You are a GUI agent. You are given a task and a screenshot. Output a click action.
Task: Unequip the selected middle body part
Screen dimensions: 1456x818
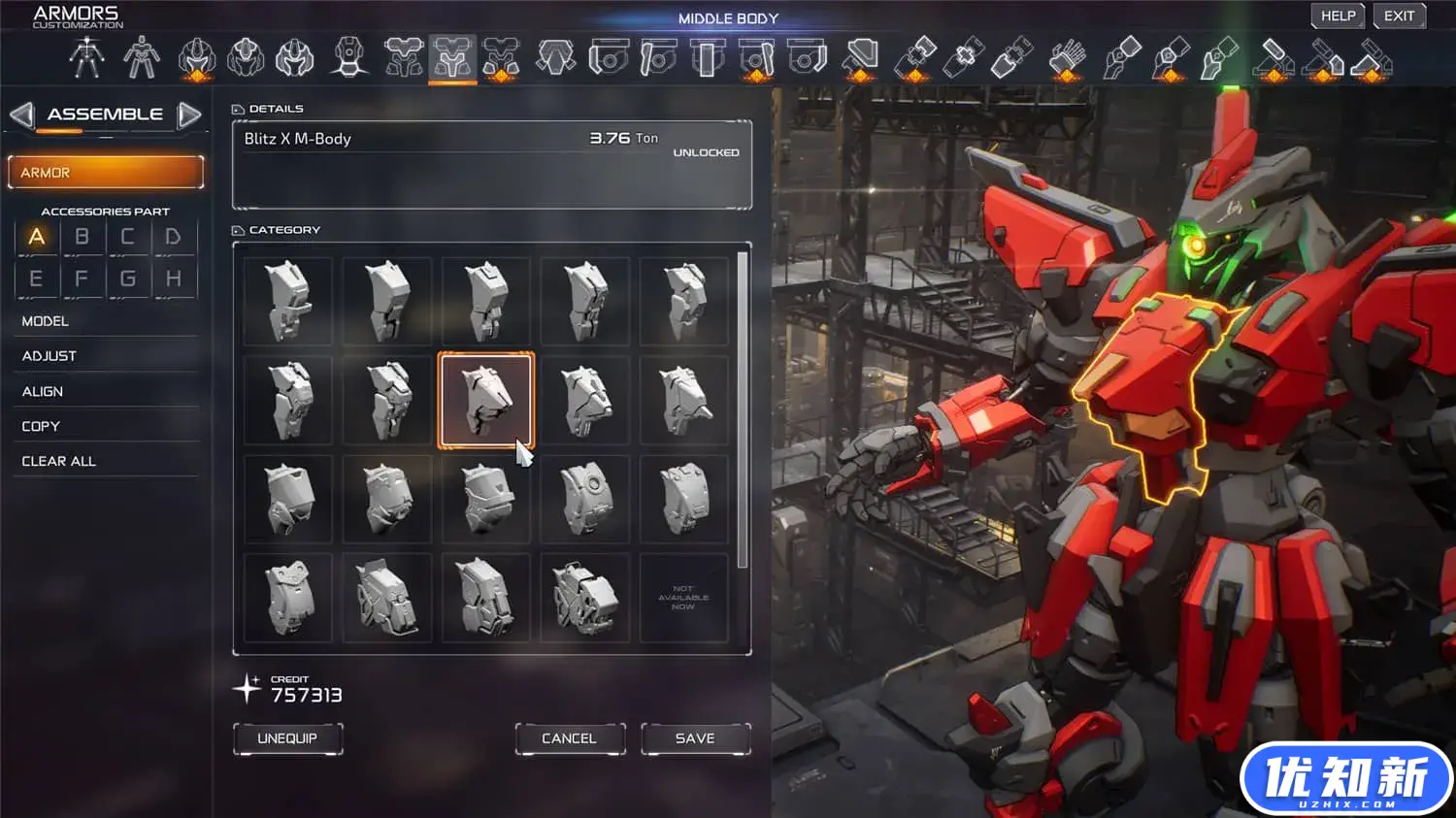click(287, 738)
